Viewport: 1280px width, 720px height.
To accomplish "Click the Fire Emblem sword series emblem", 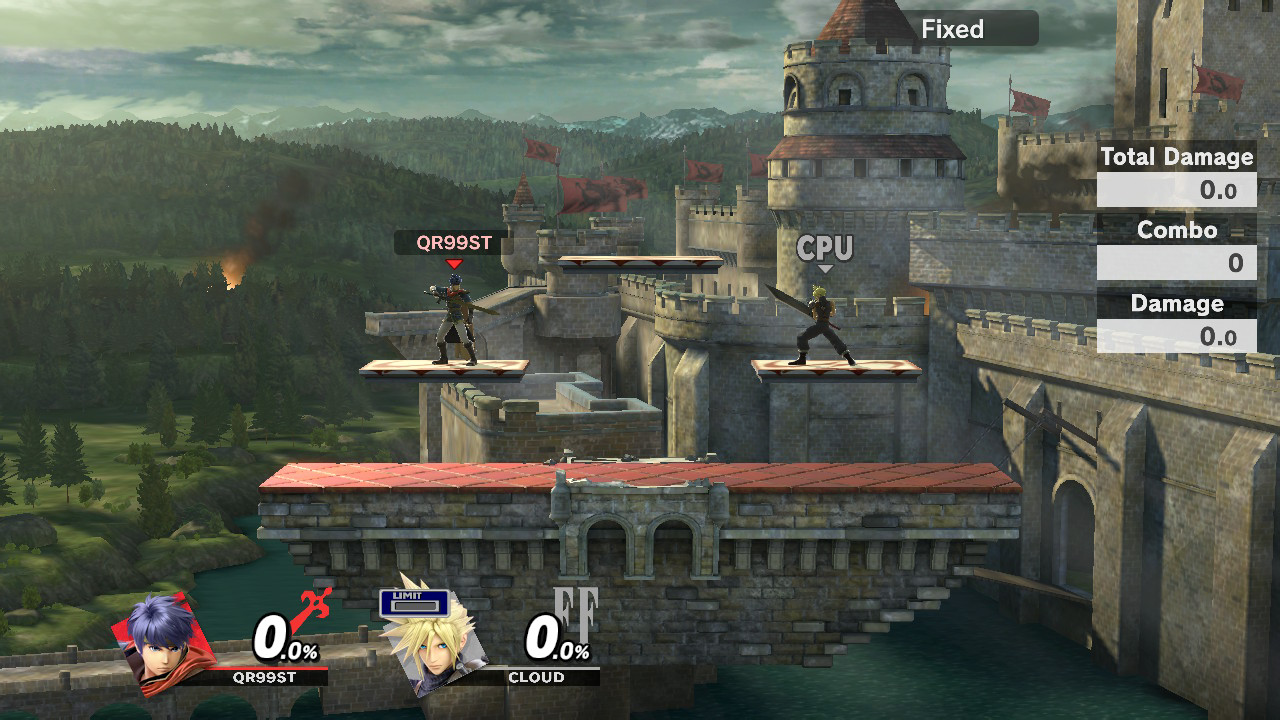I will tap(310, 600).
